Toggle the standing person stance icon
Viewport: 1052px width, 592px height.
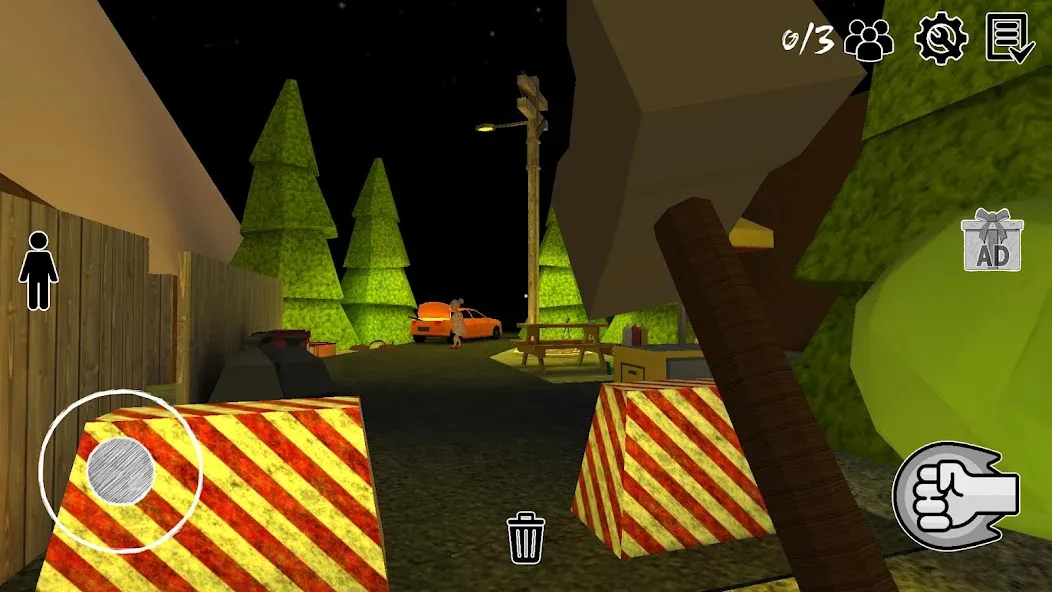coord(39,270)
